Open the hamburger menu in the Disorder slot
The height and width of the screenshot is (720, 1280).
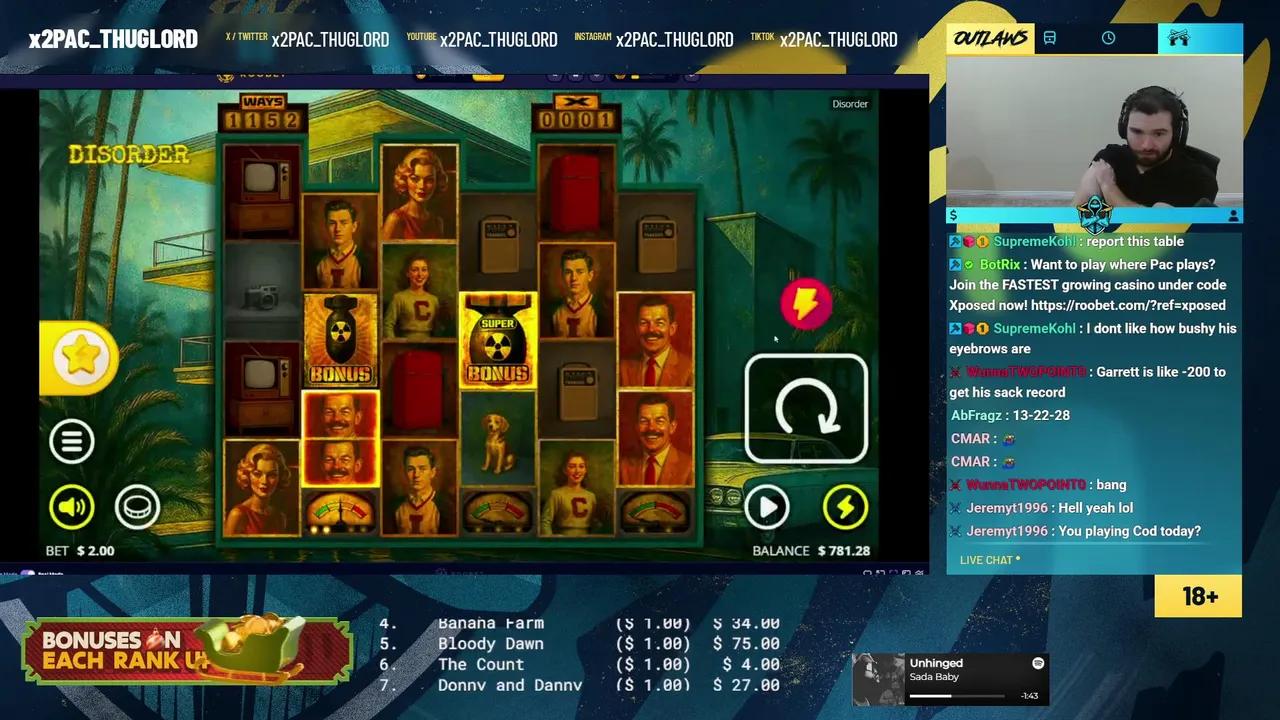(71, 441)
